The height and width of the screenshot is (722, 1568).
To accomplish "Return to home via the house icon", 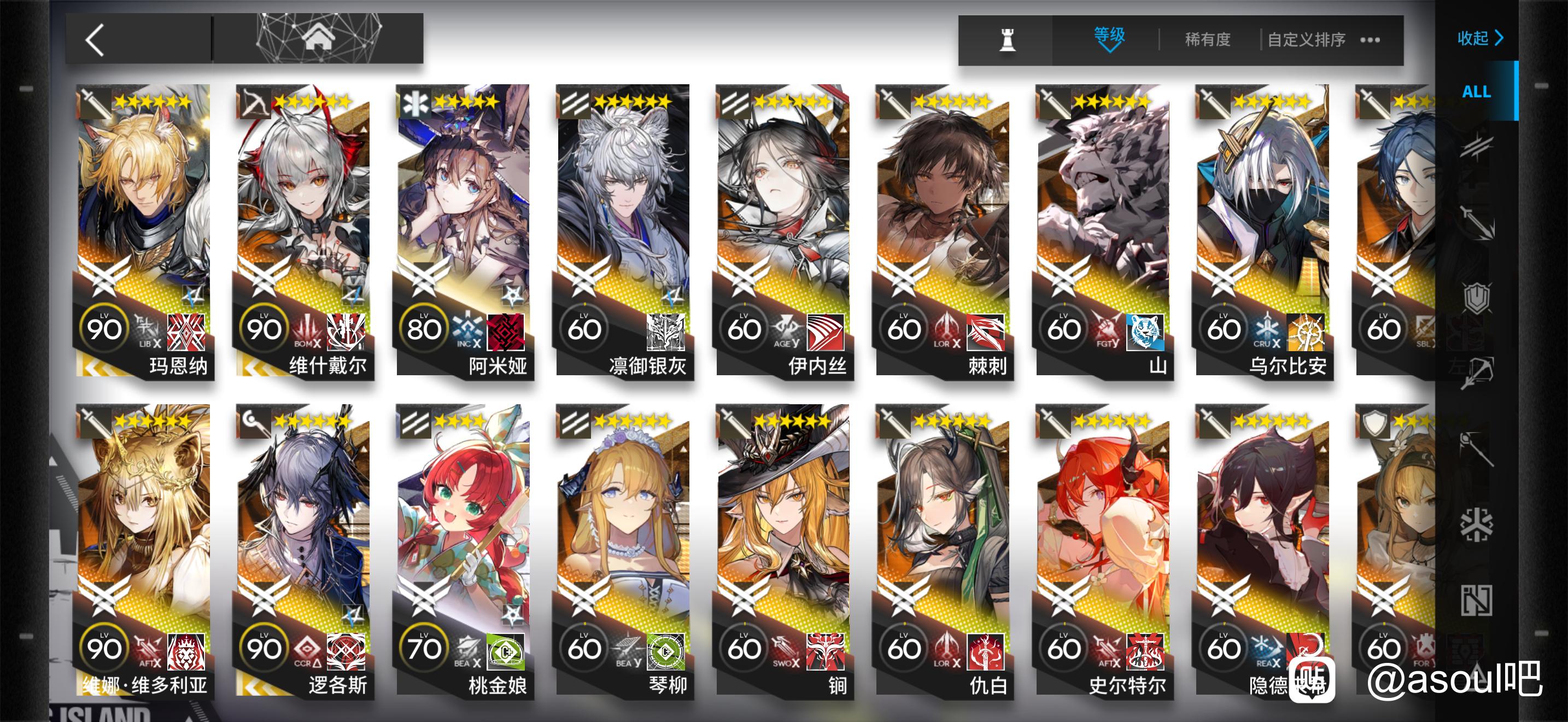I will pyautogui.click(x=318, y=38).
